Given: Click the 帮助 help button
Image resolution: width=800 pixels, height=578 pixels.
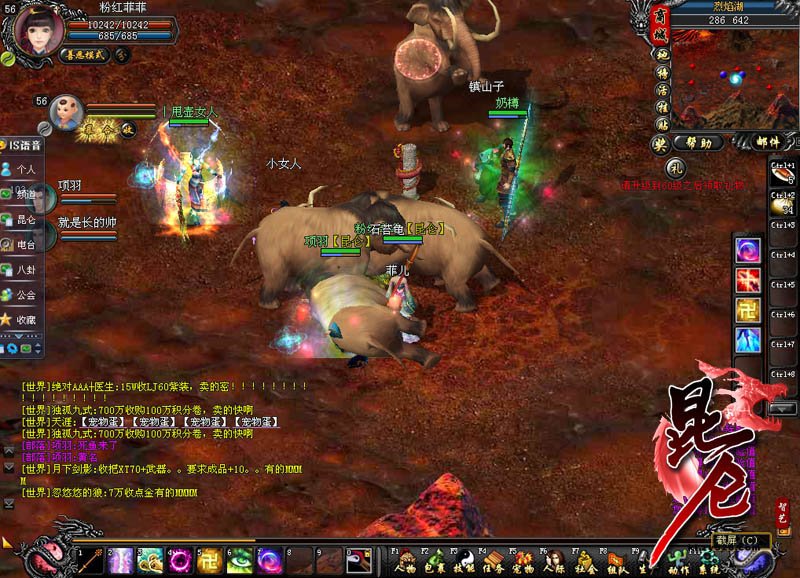Looking at the screenshot, I should pos(698,143).
